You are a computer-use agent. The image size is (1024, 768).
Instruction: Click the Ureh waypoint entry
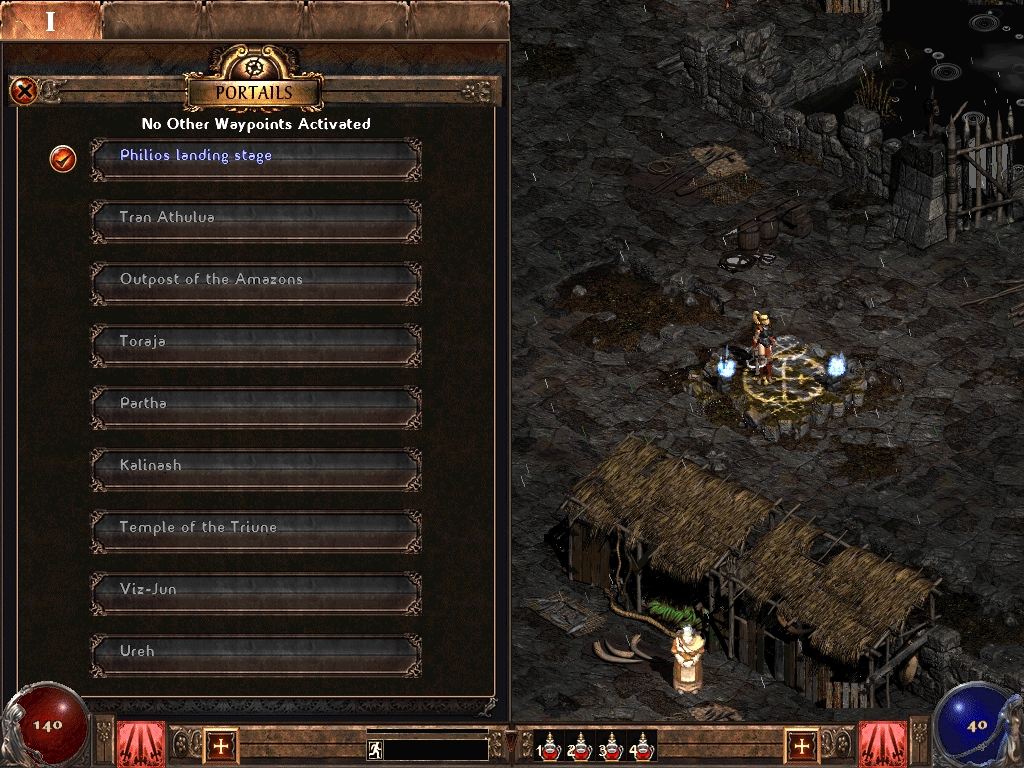point(256,653)
